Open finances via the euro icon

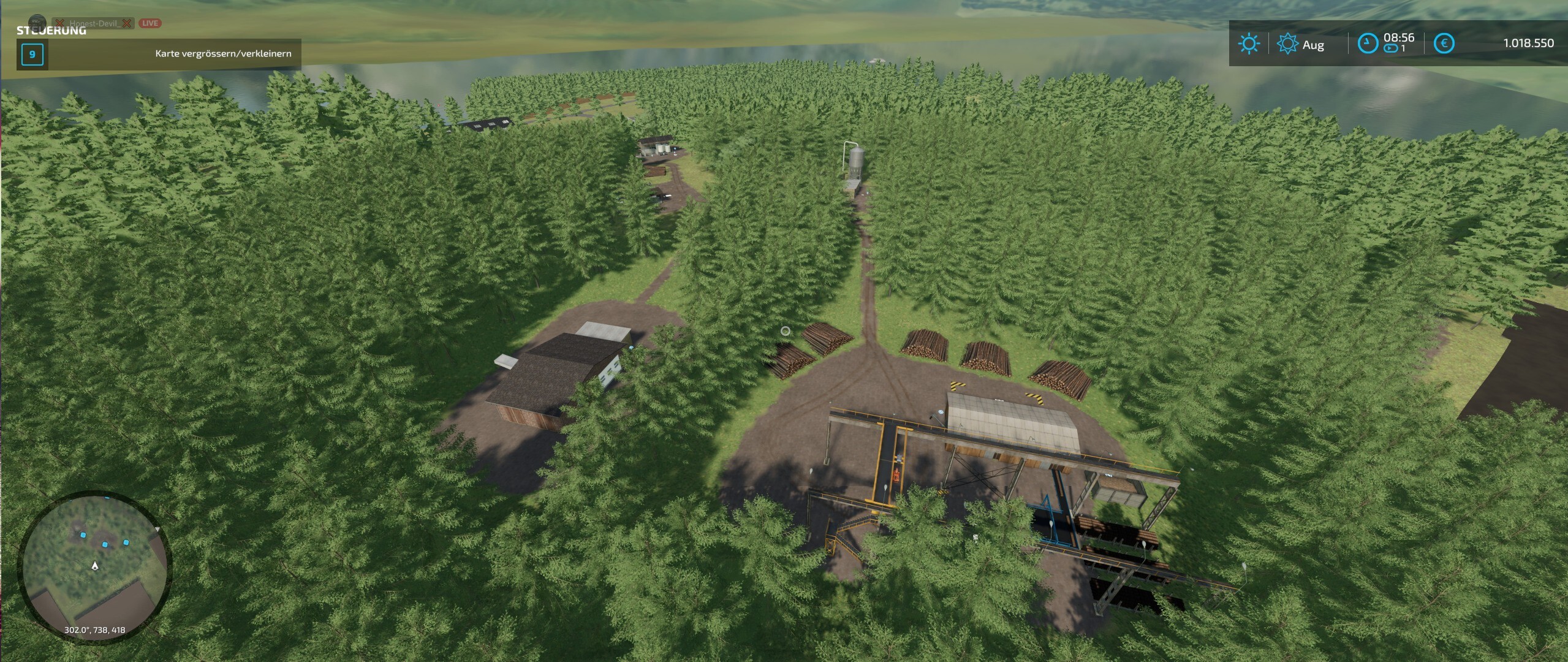[x=1444, y=44]
